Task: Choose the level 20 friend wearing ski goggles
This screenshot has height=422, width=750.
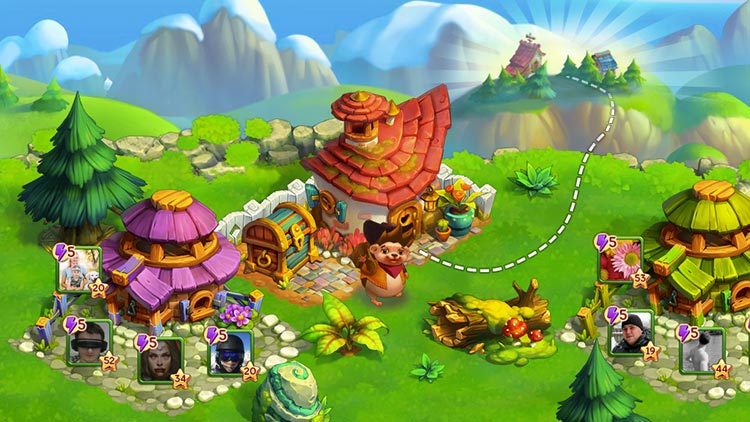Action: point(229,352)
